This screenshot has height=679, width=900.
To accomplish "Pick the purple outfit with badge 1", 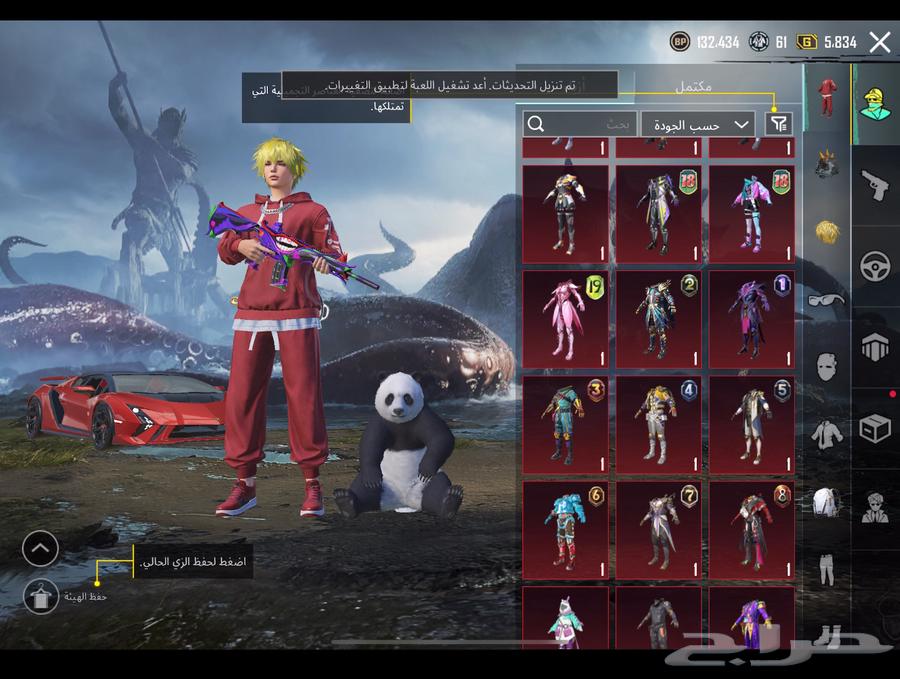I will click(752, 320).
